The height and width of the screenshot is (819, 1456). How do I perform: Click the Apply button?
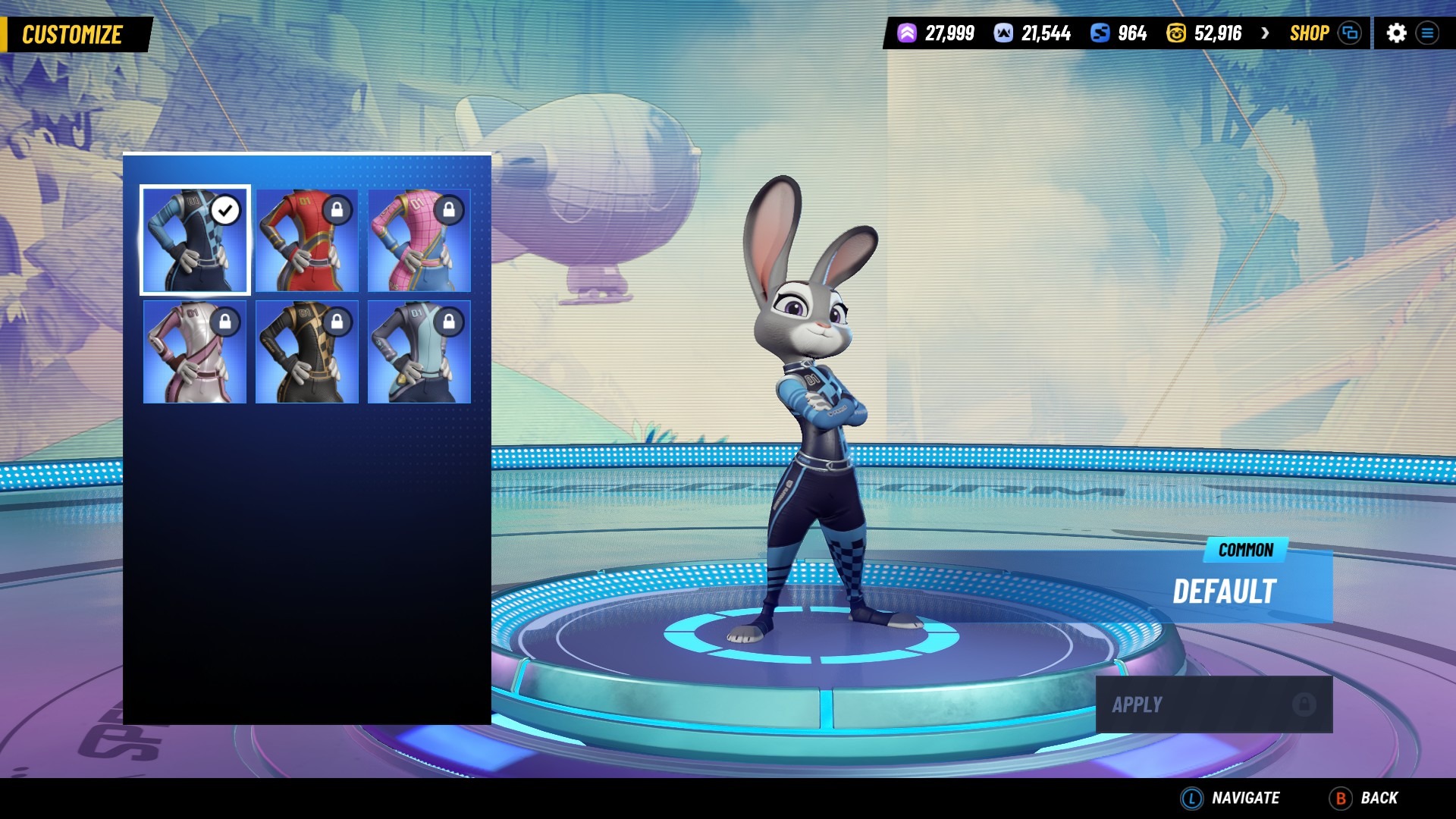tap(1213, 704)
